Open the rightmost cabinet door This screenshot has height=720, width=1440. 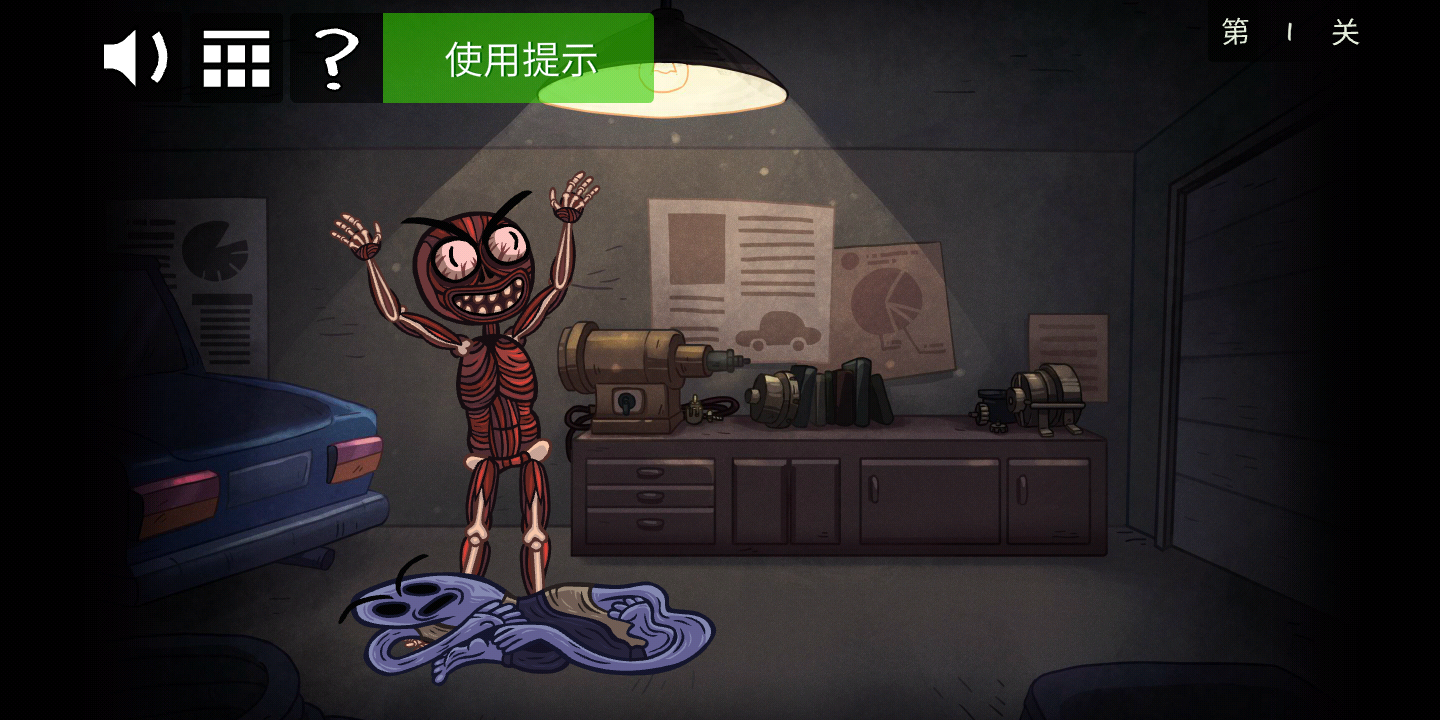[1050, 500]
